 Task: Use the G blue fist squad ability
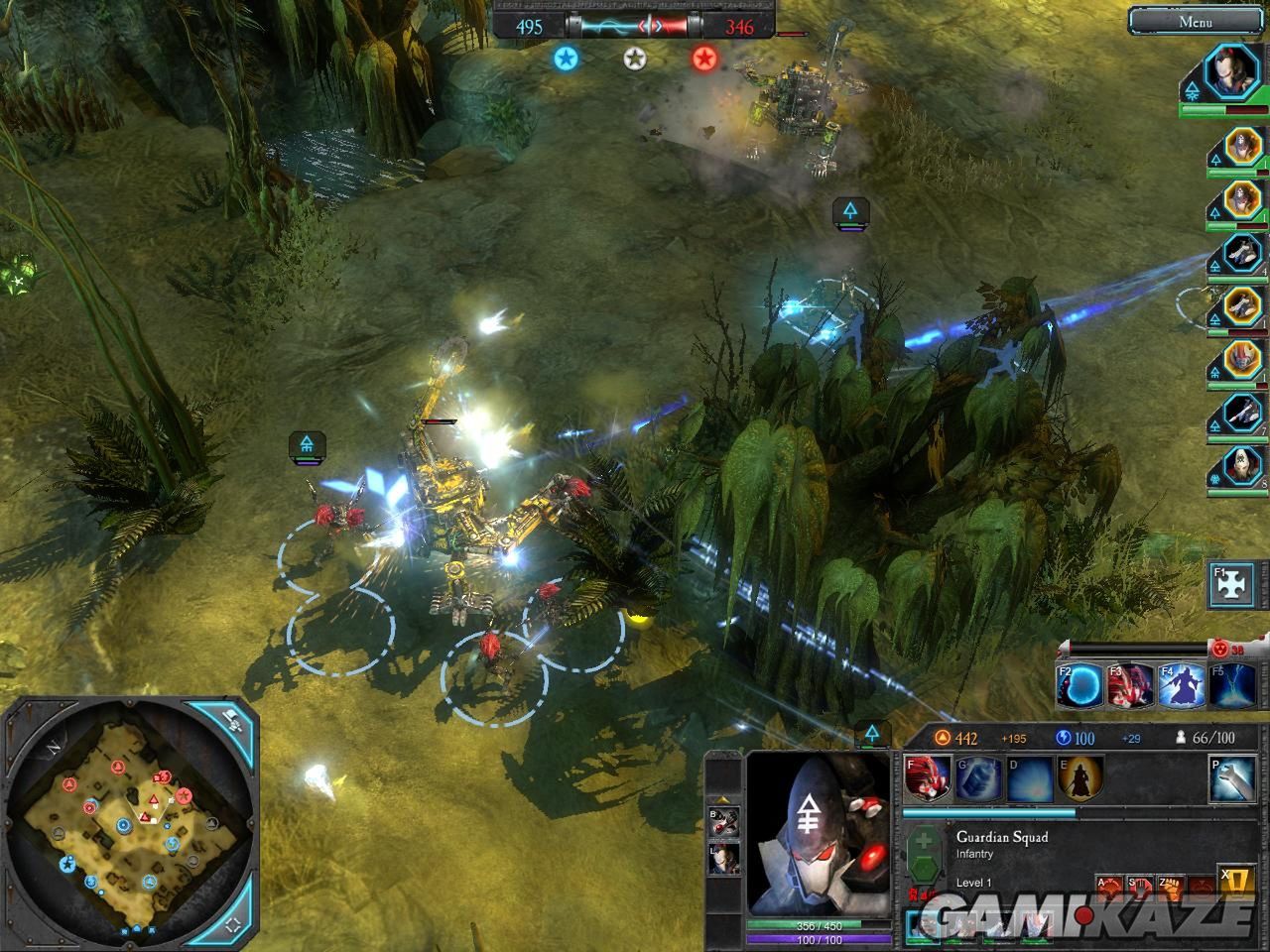978,779
